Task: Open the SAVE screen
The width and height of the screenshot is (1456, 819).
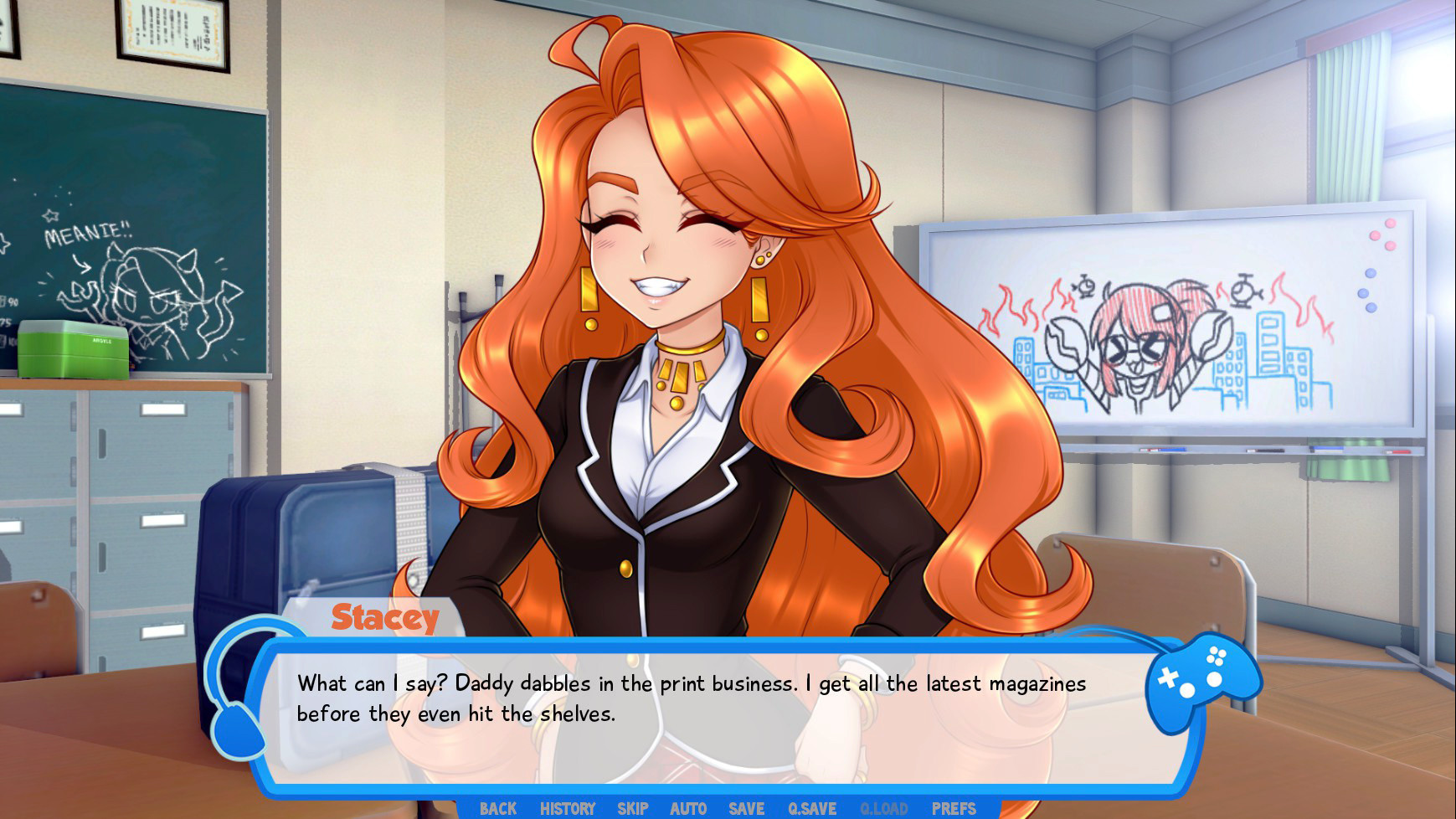Action: 745,809
